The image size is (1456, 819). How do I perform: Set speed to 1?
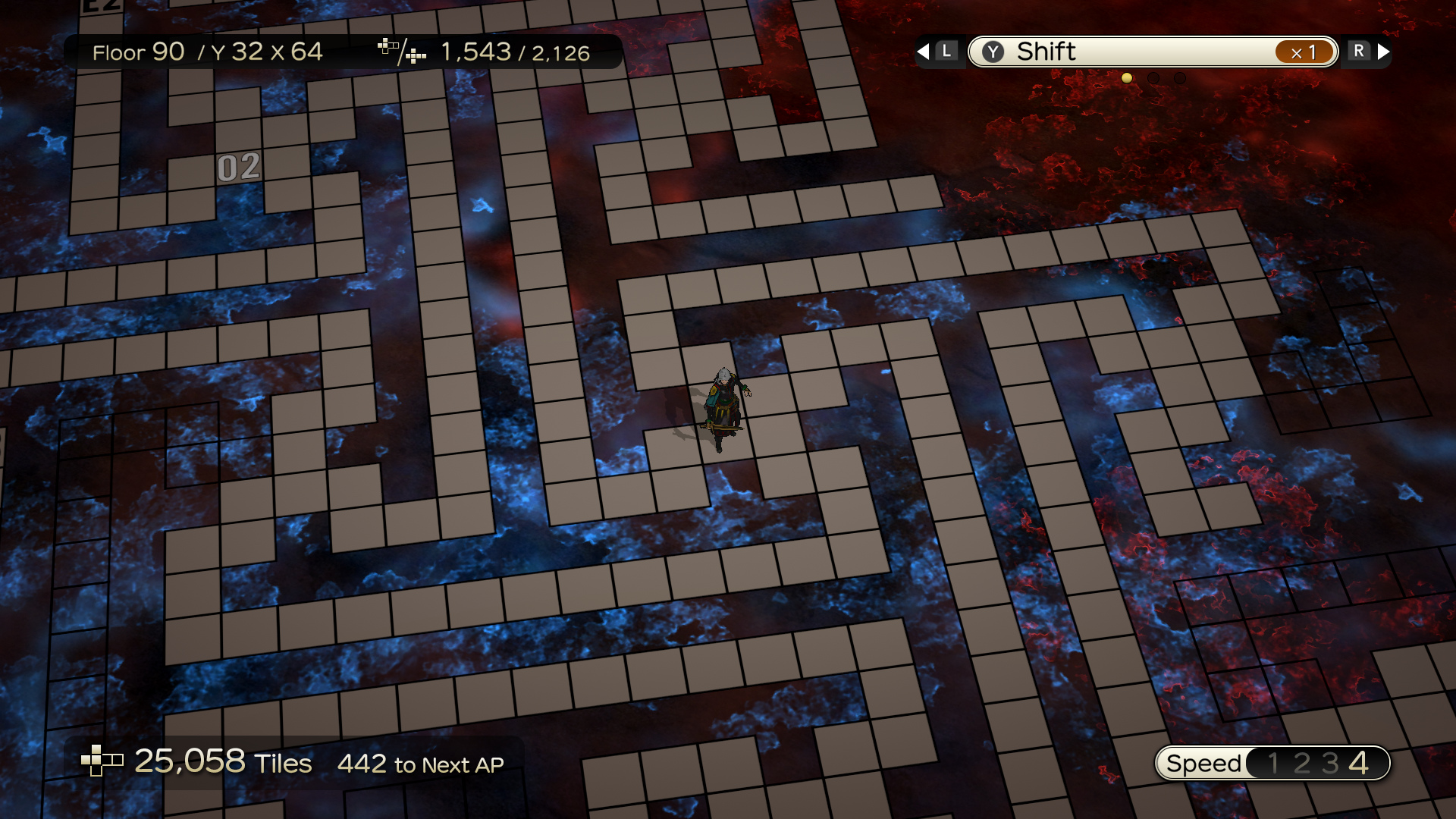click(x=1273, y=763)
